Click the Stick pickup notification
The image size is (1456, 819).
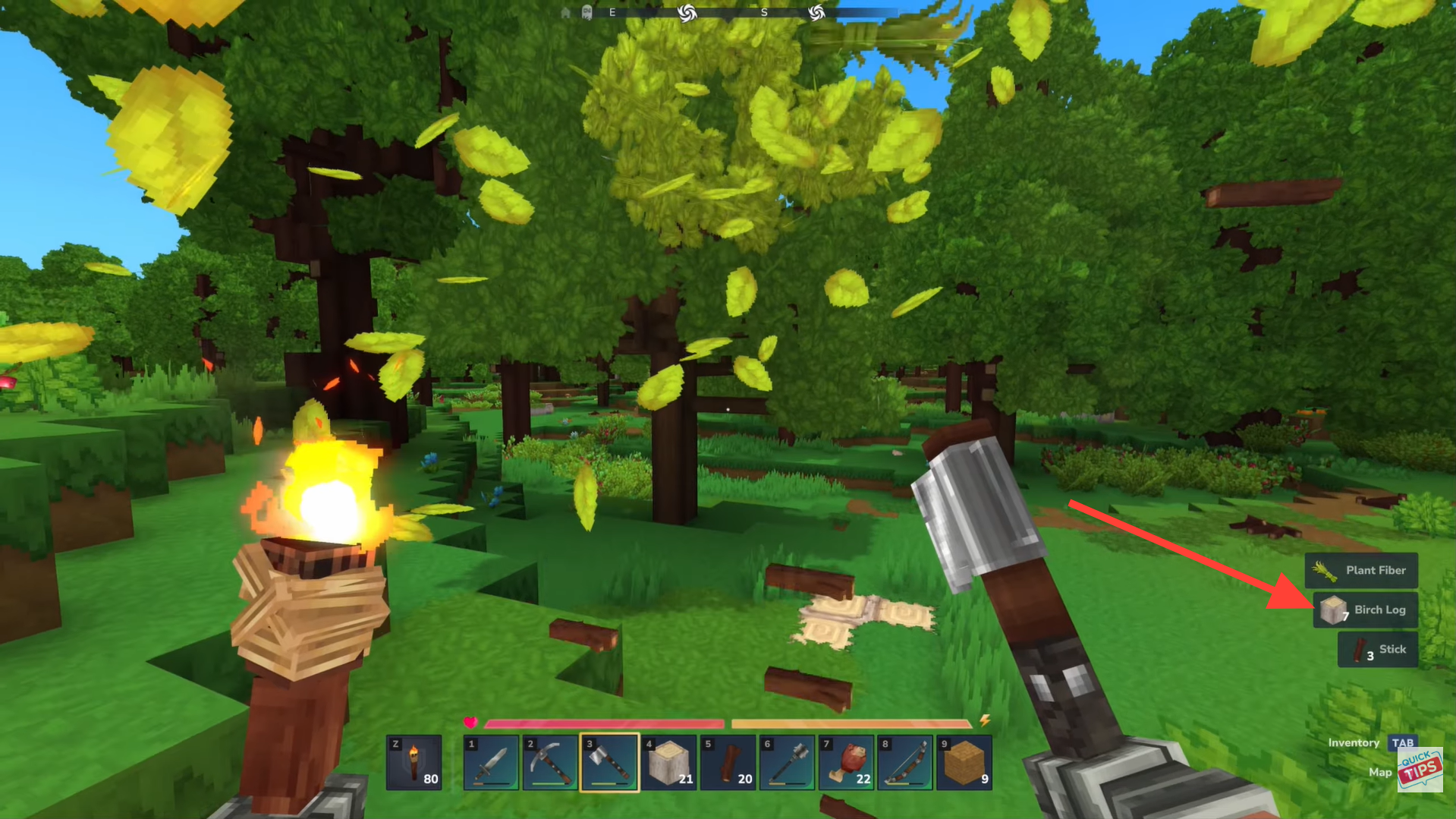1377,650
